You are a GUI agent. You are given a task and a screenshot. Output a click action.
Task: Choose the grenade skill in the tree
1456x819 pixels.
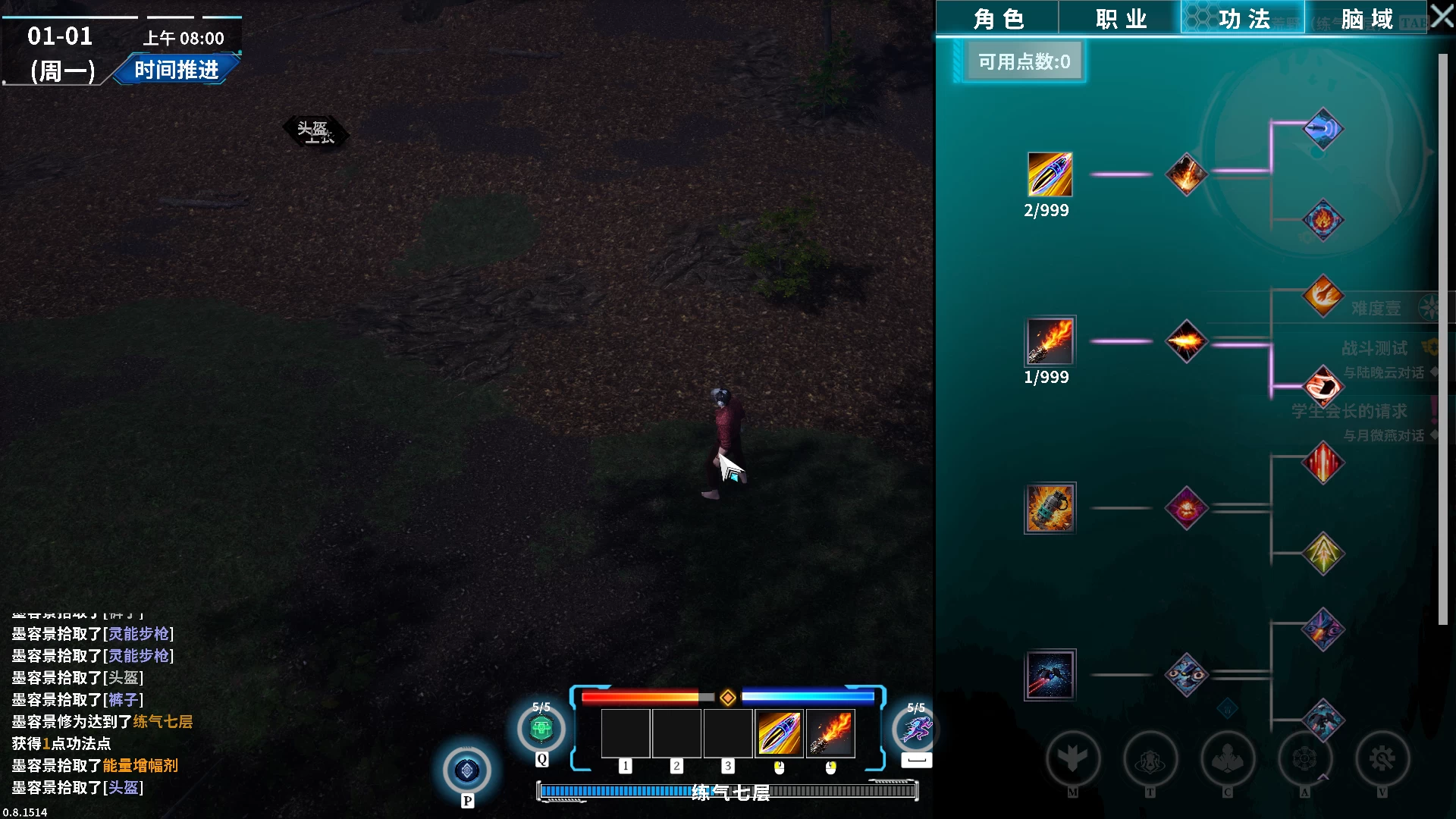[x=1050, y=508]
